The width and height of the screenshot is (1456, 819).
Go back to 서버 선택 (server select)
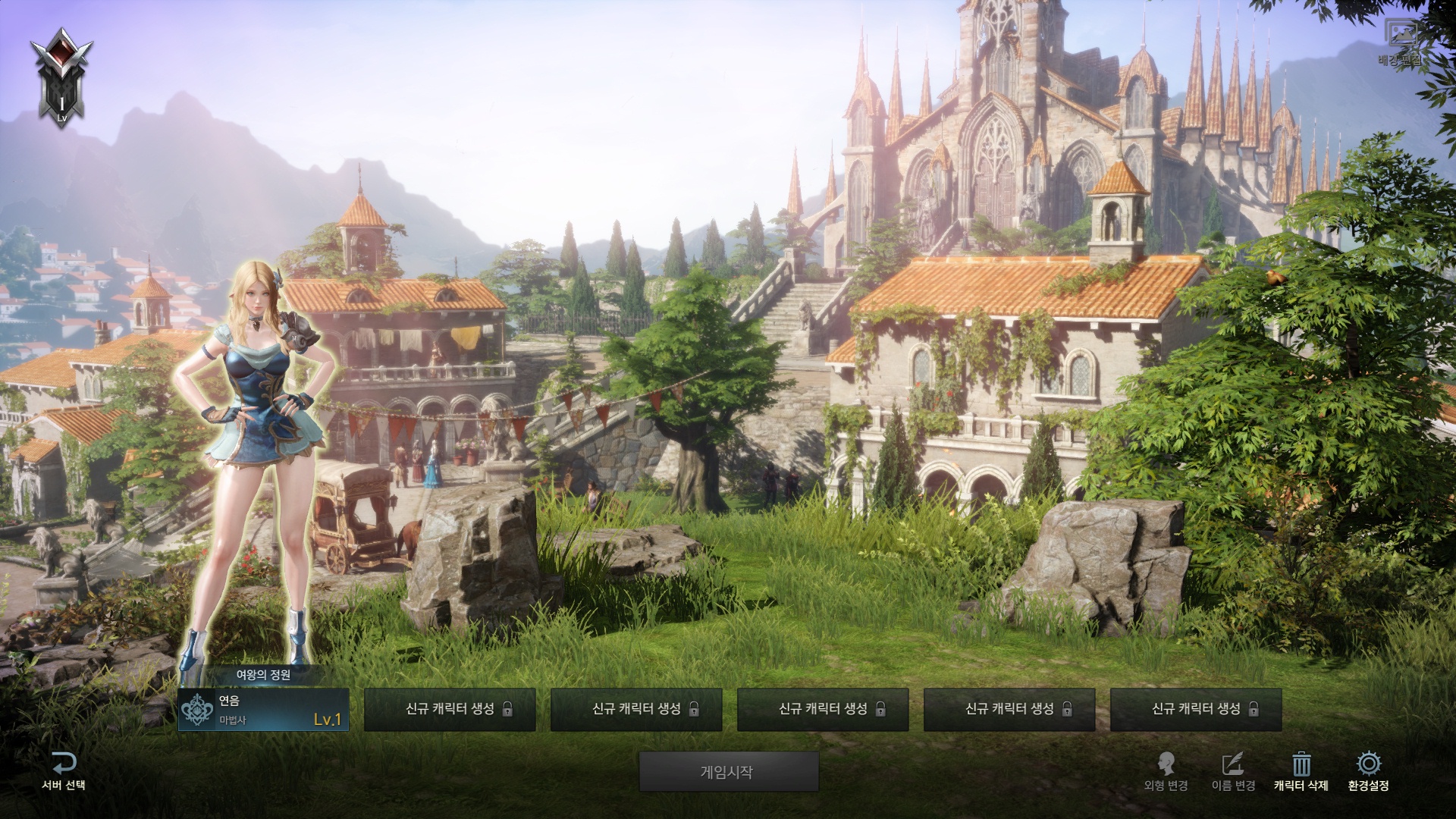(64, 772)
